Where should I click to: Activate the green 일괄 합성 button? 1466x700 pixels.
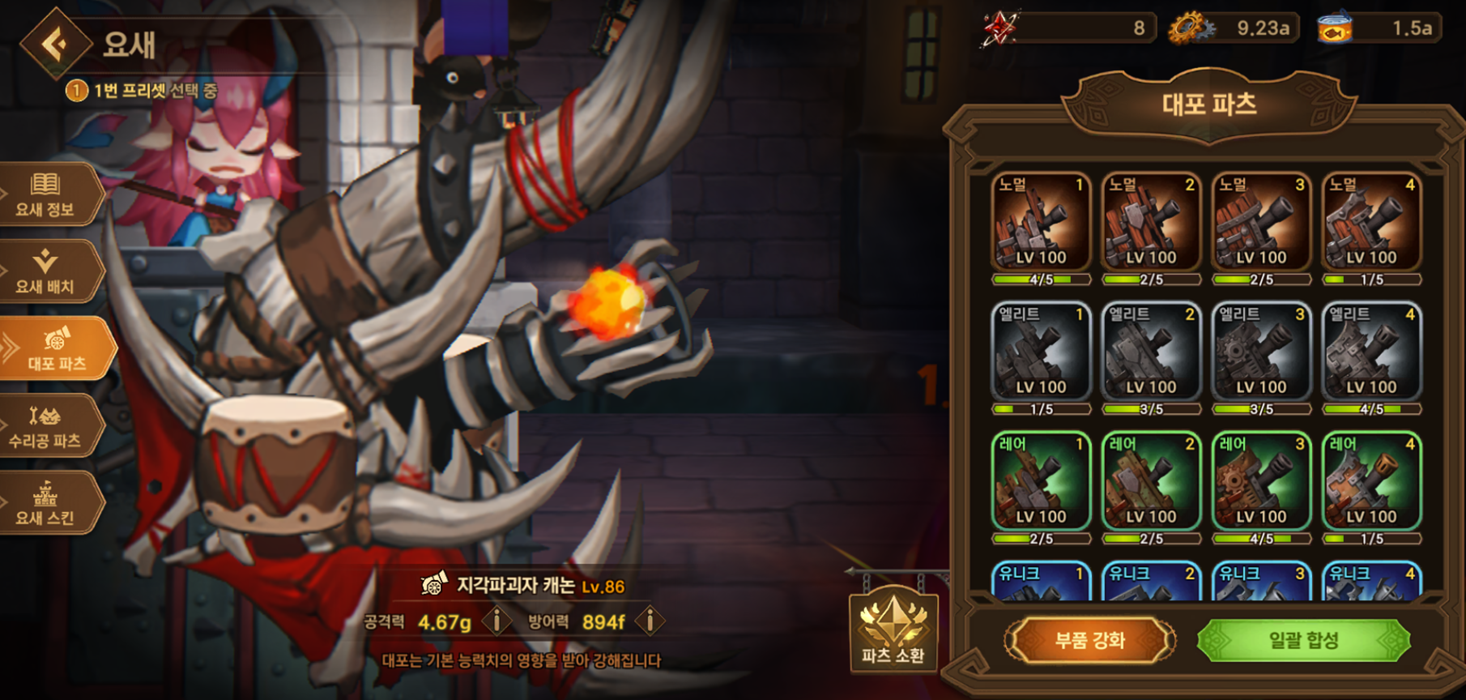point(1303,641)
